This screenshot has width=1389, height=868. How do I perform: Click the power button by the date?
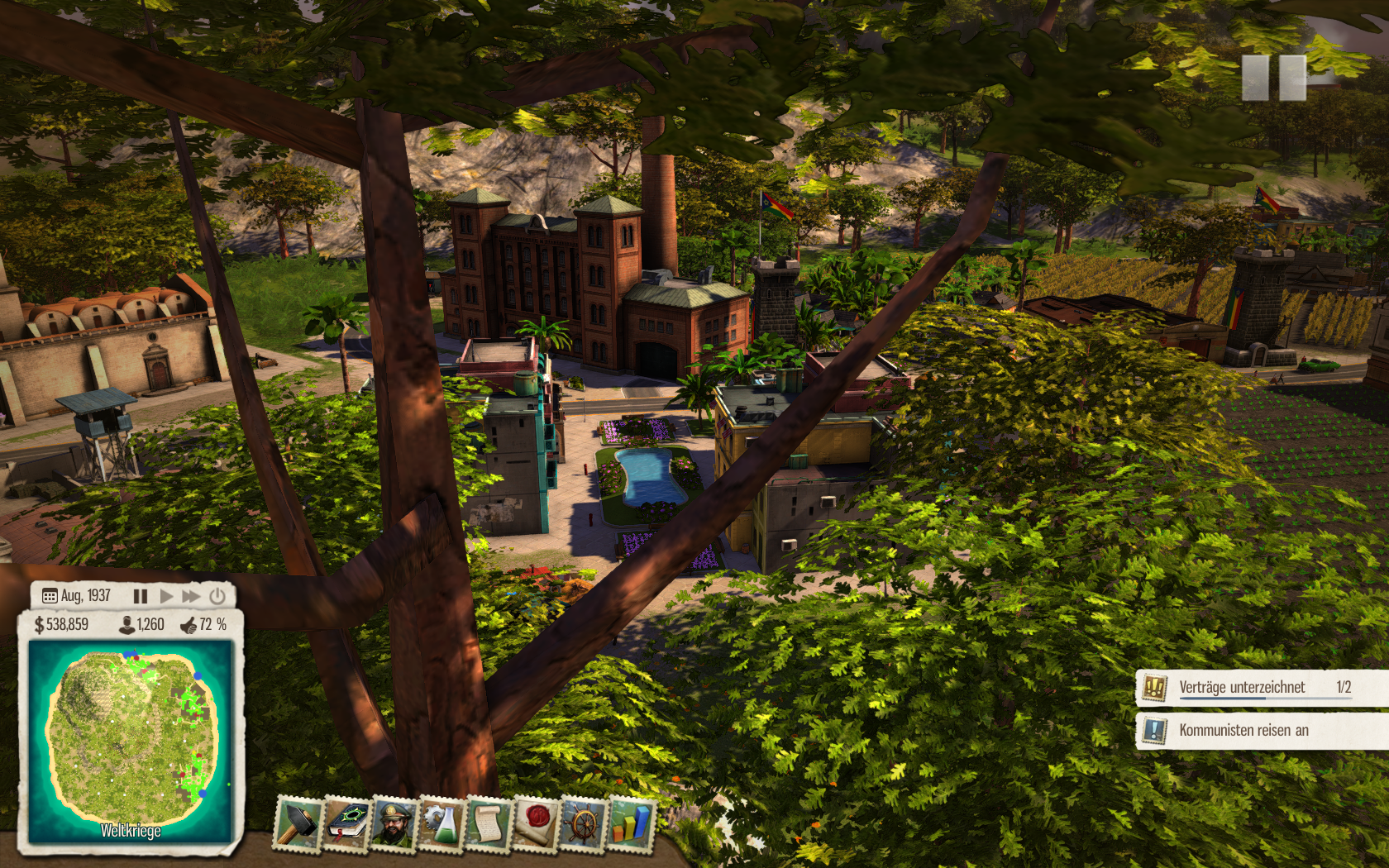click(217, 596)
